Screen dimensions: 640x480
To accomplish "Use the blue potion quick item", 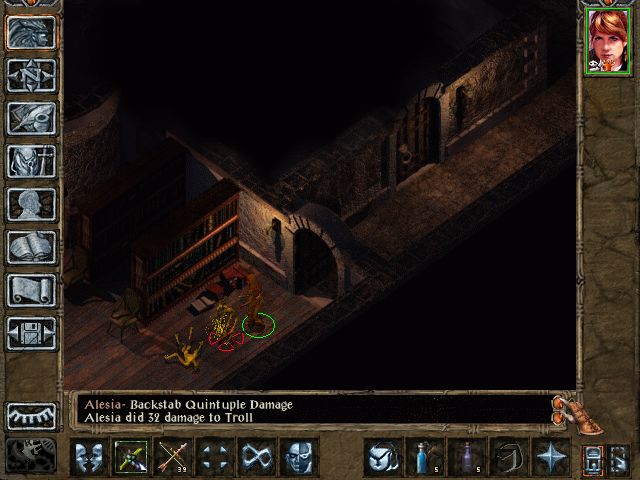I will point(424,457).
